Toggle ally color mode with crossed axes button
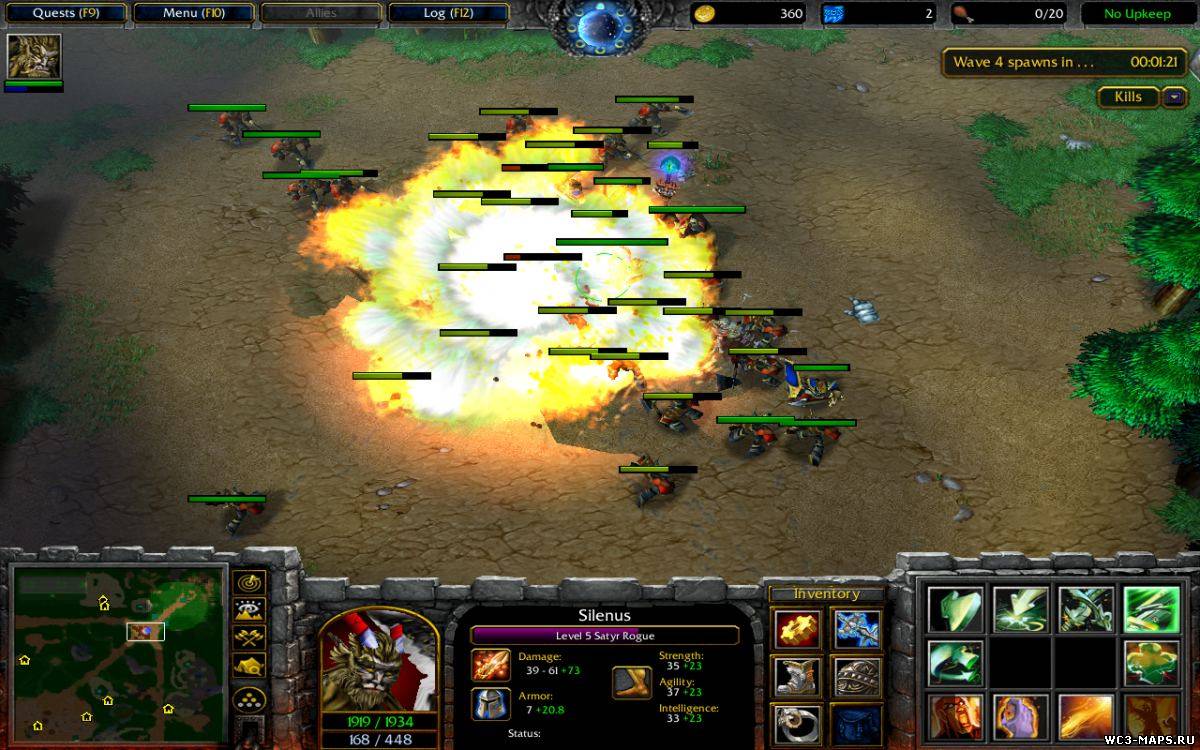 point(248,638)
